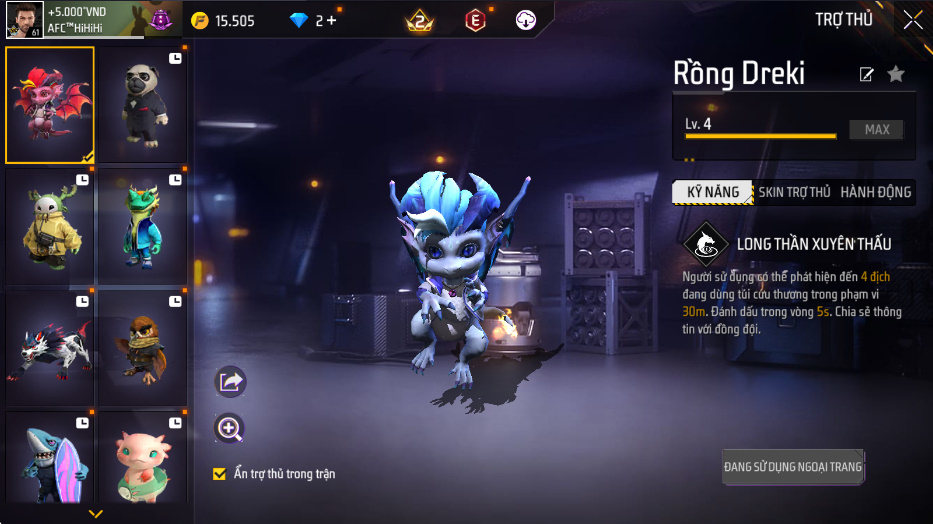Click the ĐANG SỬ DỤNG NGOẠI TRANG button
933x524 pixels.
click(793, 467)
